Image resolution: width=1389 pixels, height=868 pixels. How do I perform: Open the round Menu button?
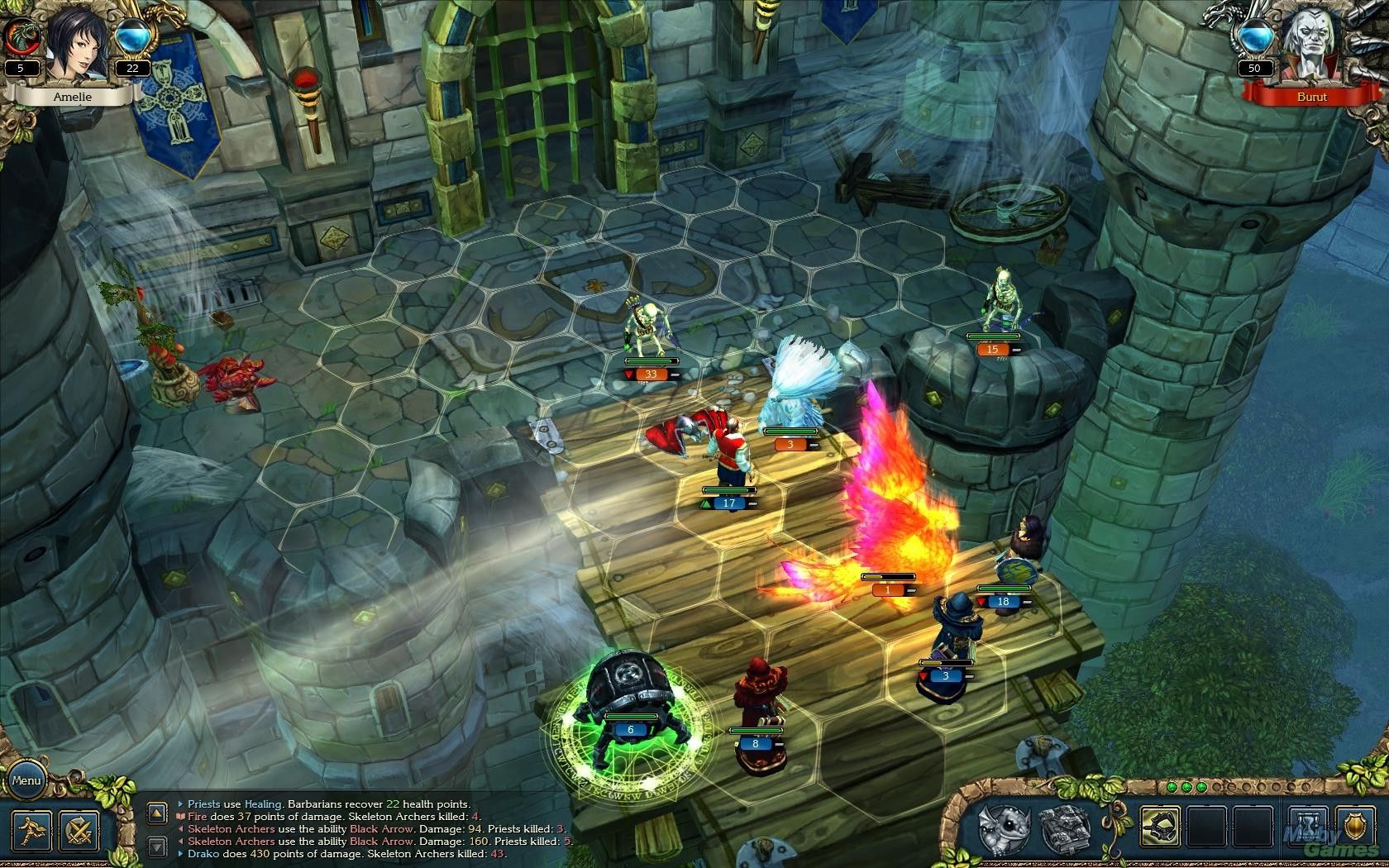(26, 780)
